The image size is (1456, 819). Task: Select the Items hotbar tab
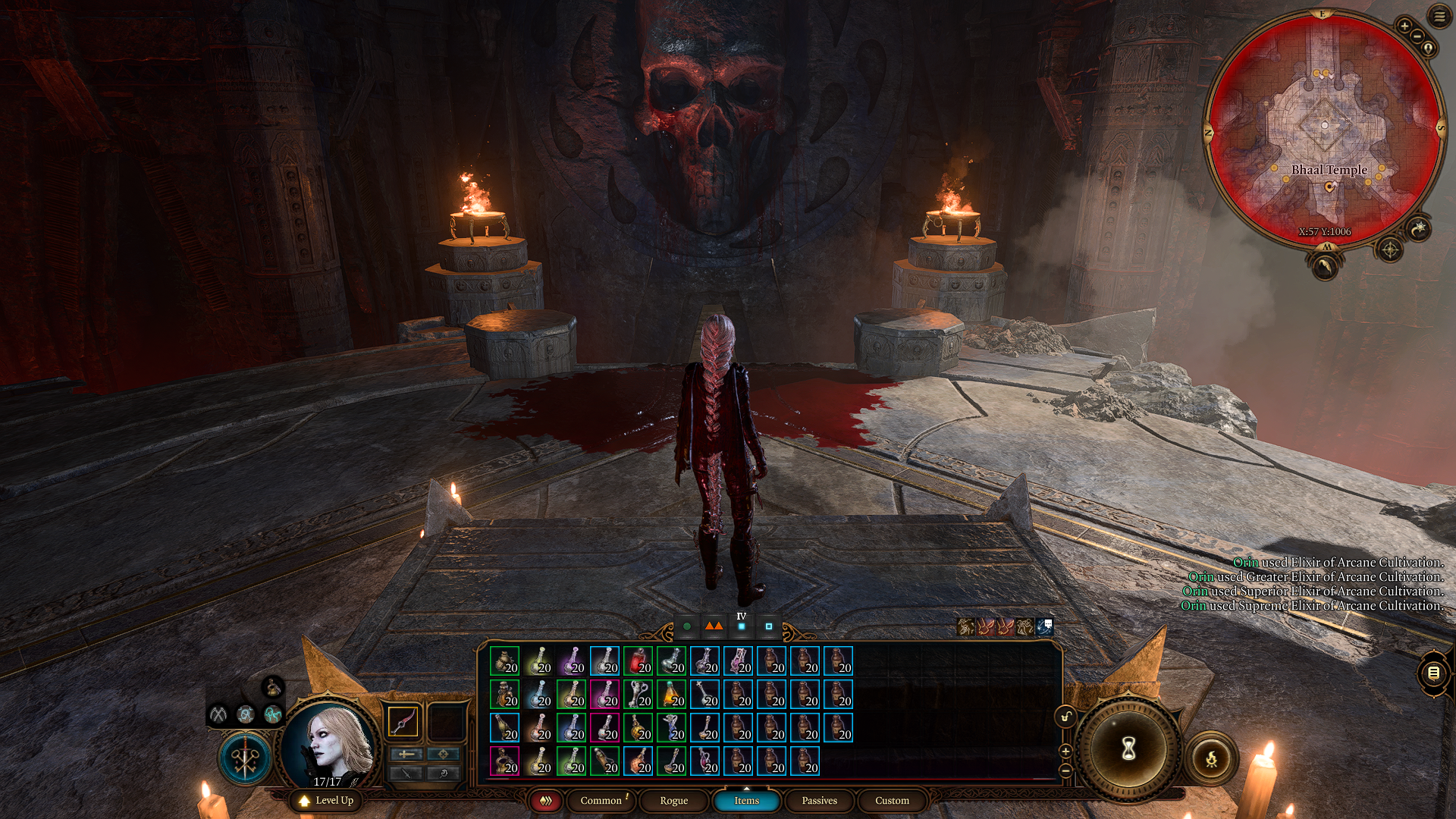[x=746, y=800]
